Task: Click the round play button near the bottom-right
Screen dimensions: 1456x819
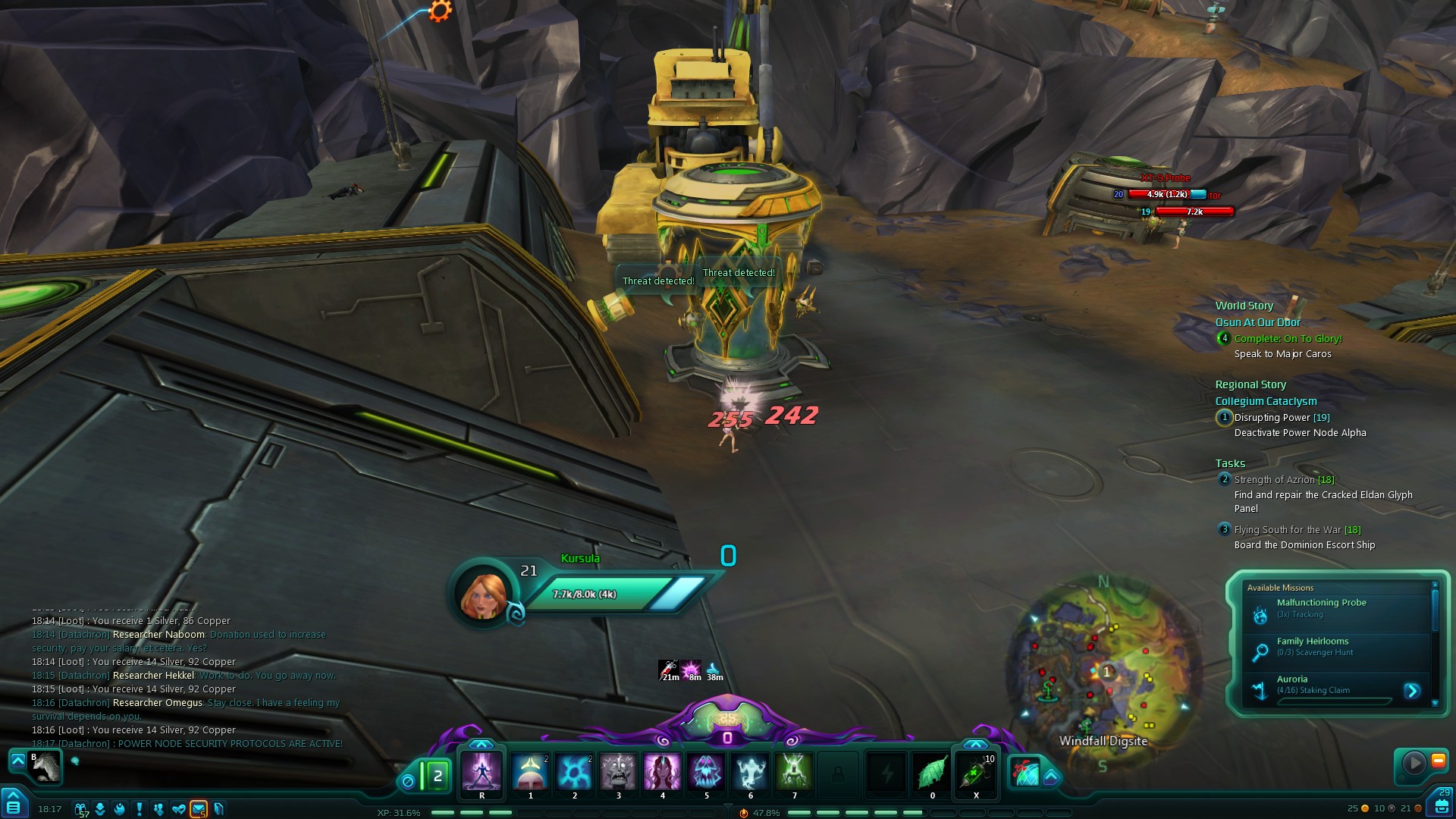Action: [1413, 763]
